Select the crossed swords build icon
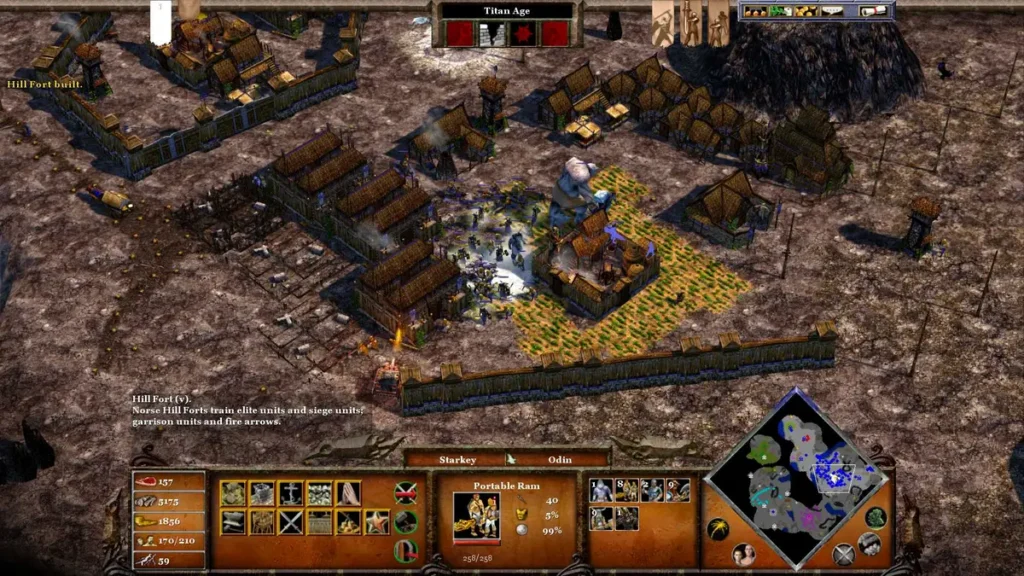1024x576 pixels. 290,522
